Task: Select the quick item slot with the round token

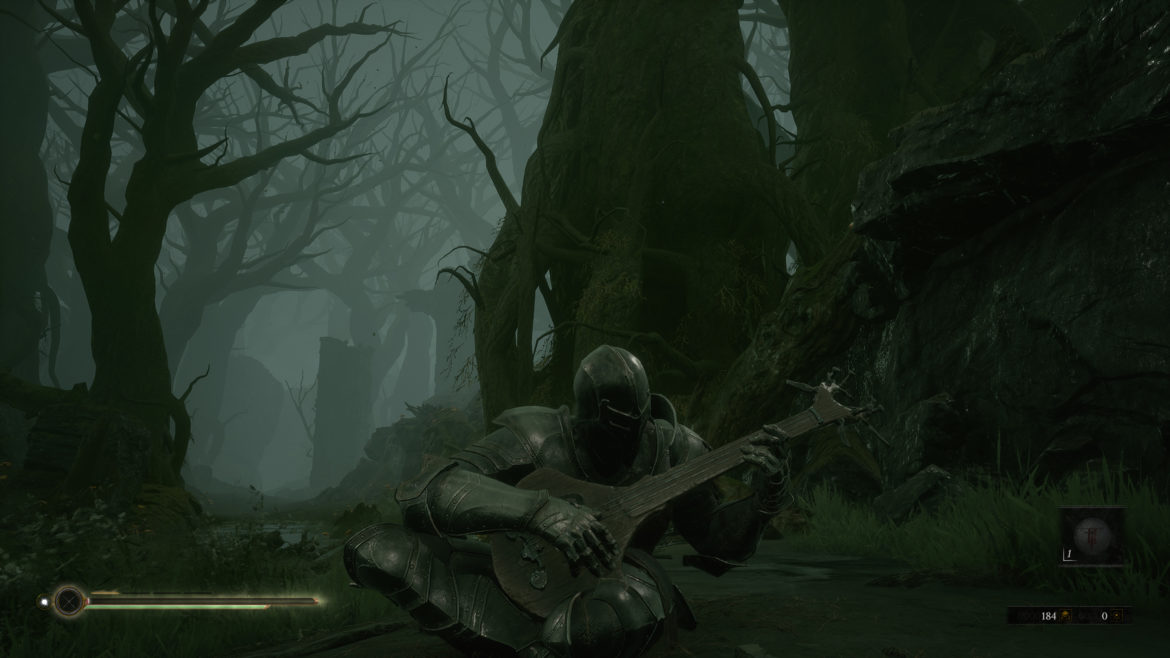Action: pyautogui.click(x=1092, y=536)
